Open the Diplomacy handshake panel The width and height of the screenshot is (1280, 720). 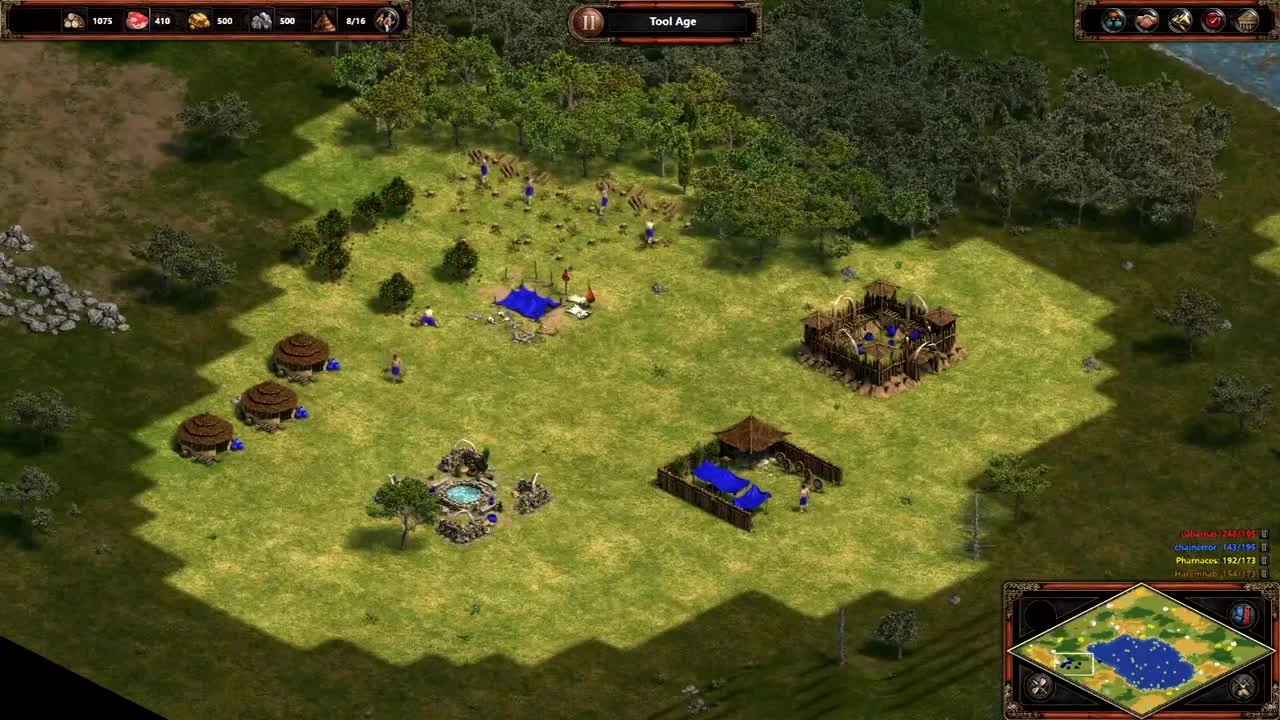pos(1147,20)
